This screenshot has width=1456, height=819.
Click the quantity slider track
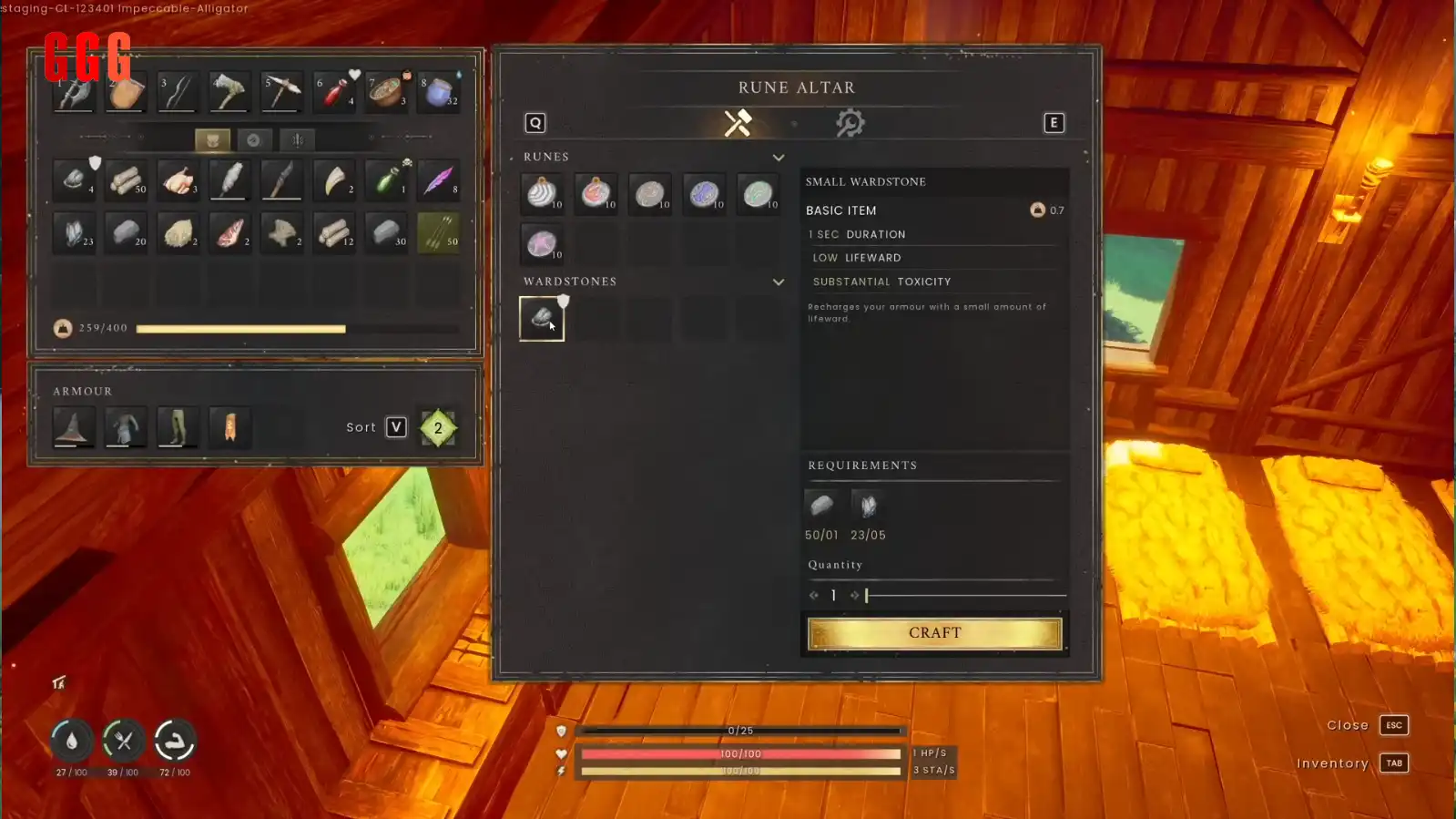pos(965,596)
